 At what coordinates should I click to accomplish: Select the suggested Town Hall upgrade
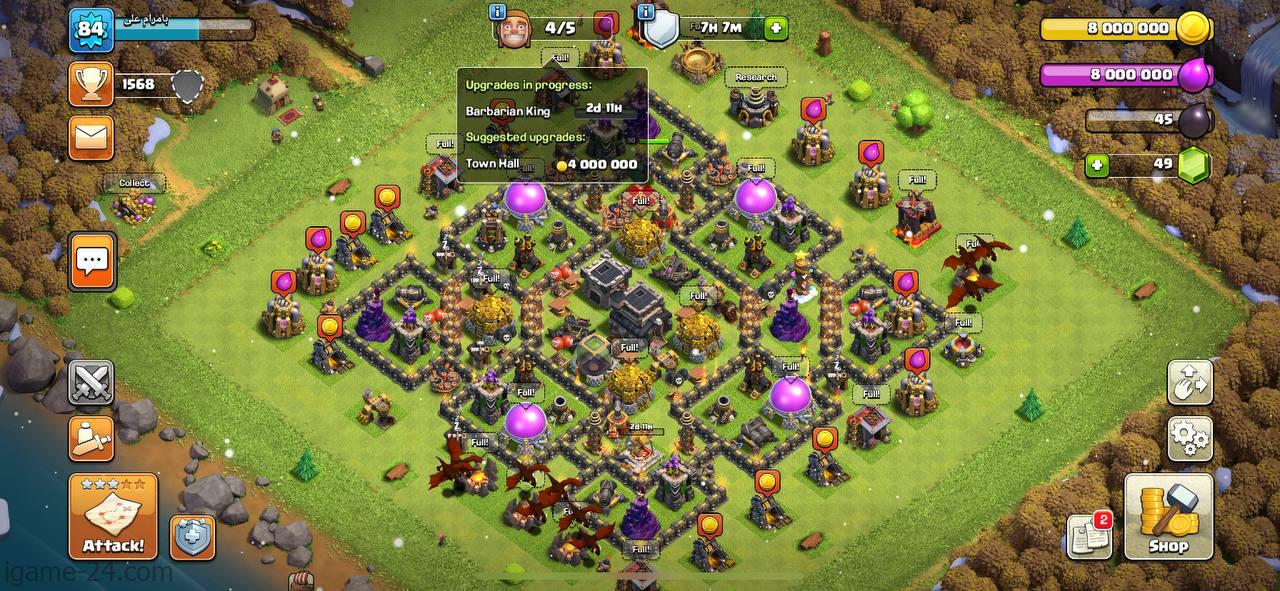pos(552,164)
